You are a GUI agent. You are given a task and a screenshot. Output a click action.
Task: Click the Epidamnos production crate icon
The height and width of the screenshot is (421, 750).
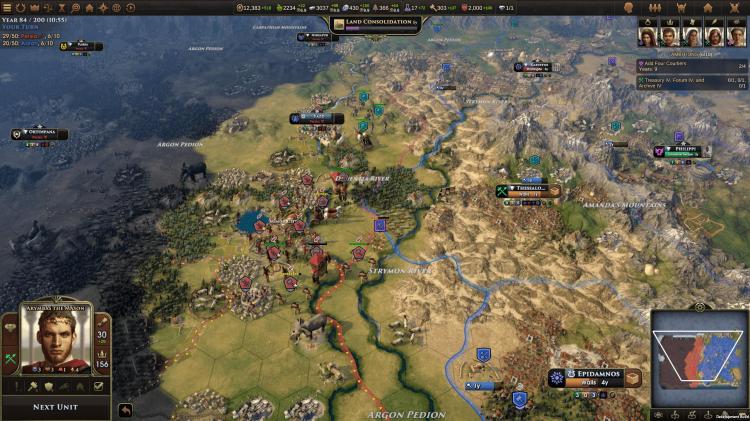click(x=632, y=379)
